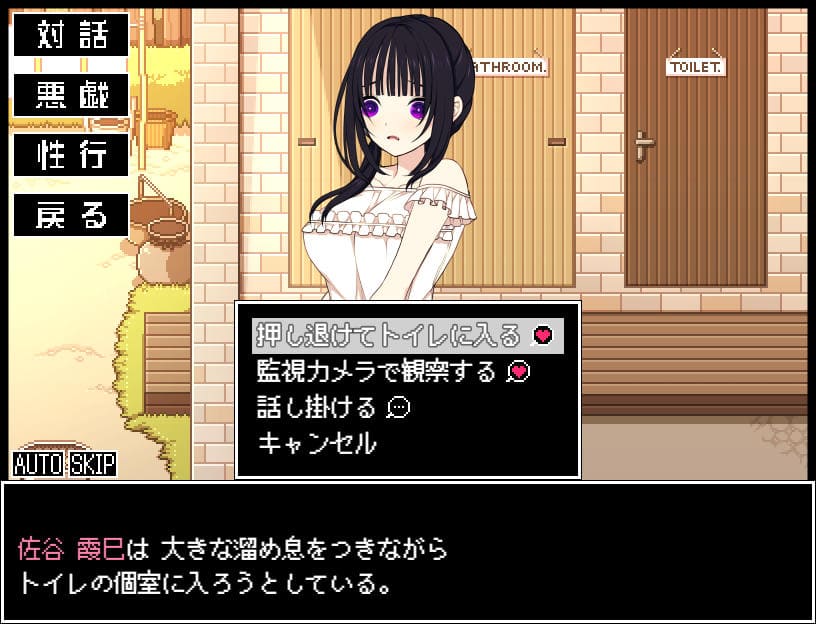816x624 pixels.
Task: Toggle the AUTO text mode
Action: coord(39,464)
